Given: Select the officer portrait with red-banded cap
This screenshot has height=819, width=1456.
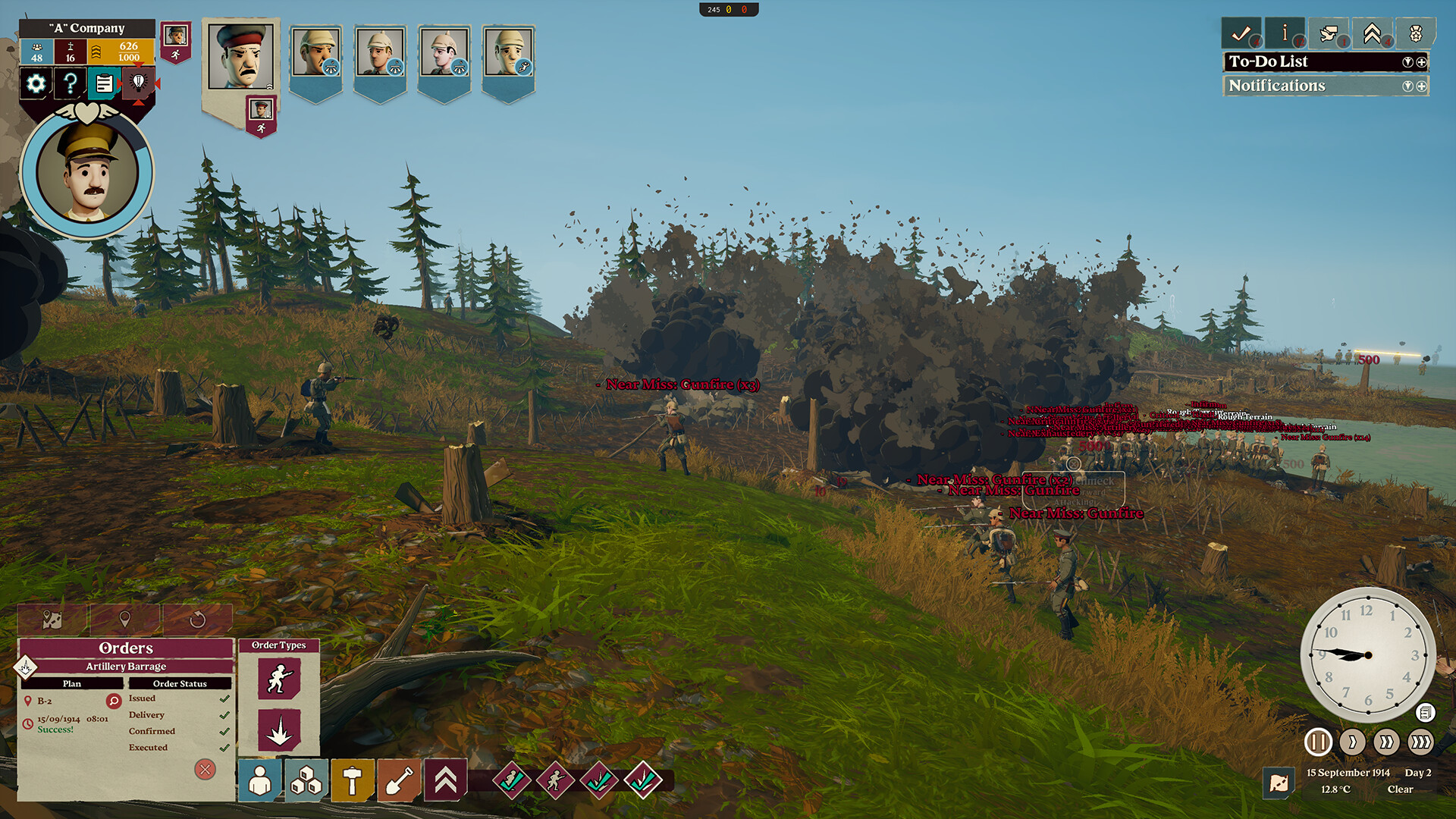Looking at the screenshot, I should 240,58.
